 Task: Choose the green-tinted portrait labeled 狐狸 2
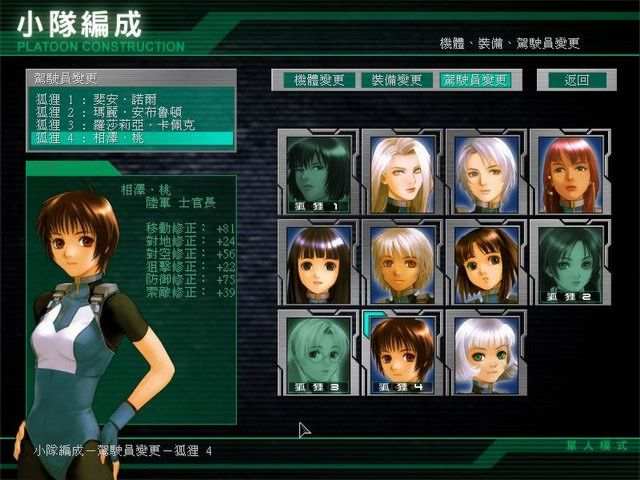(570, 263)
